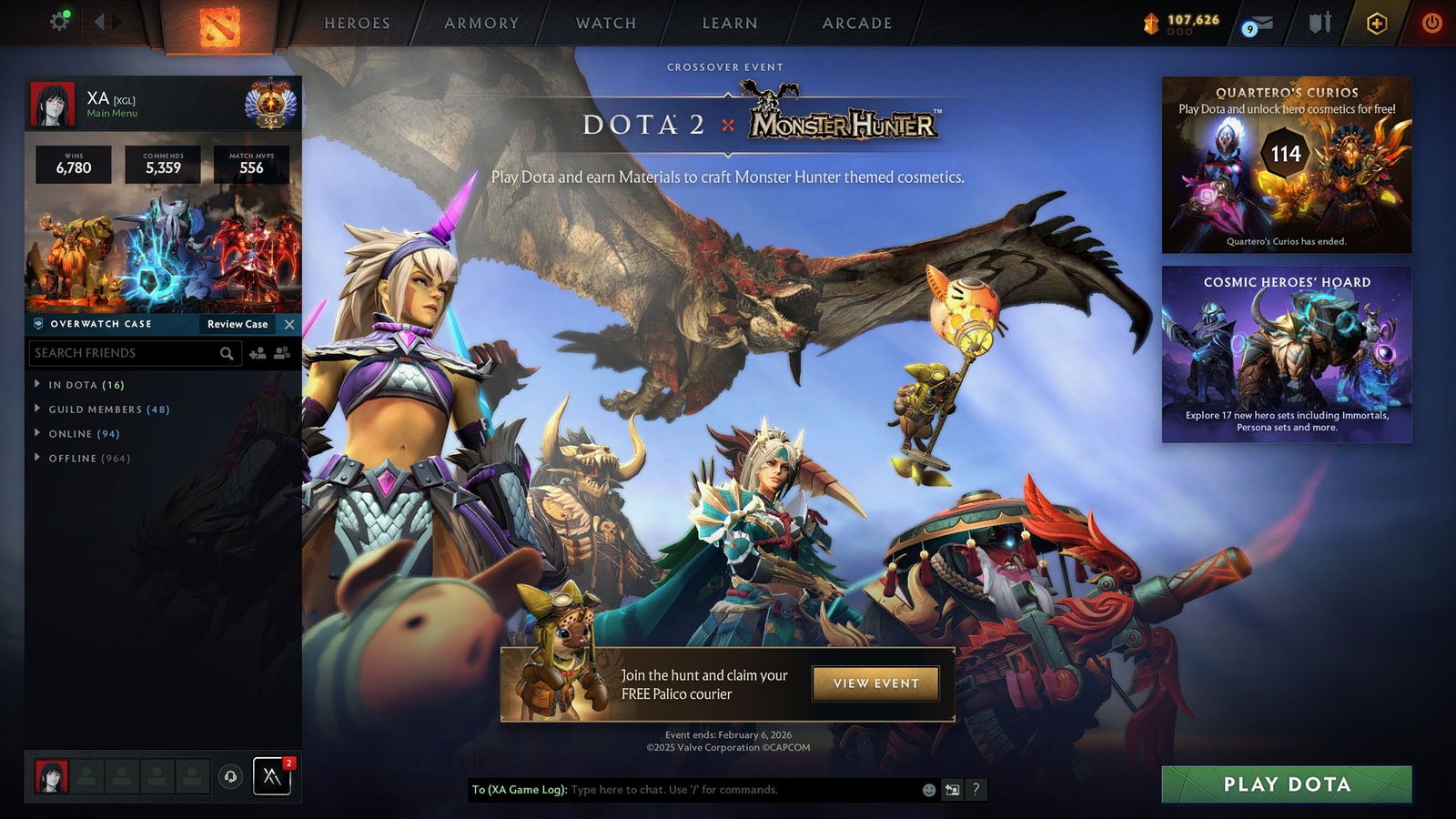
Task: Open the Cosmic Heroes' Hoard promo
Action: 1286,354
